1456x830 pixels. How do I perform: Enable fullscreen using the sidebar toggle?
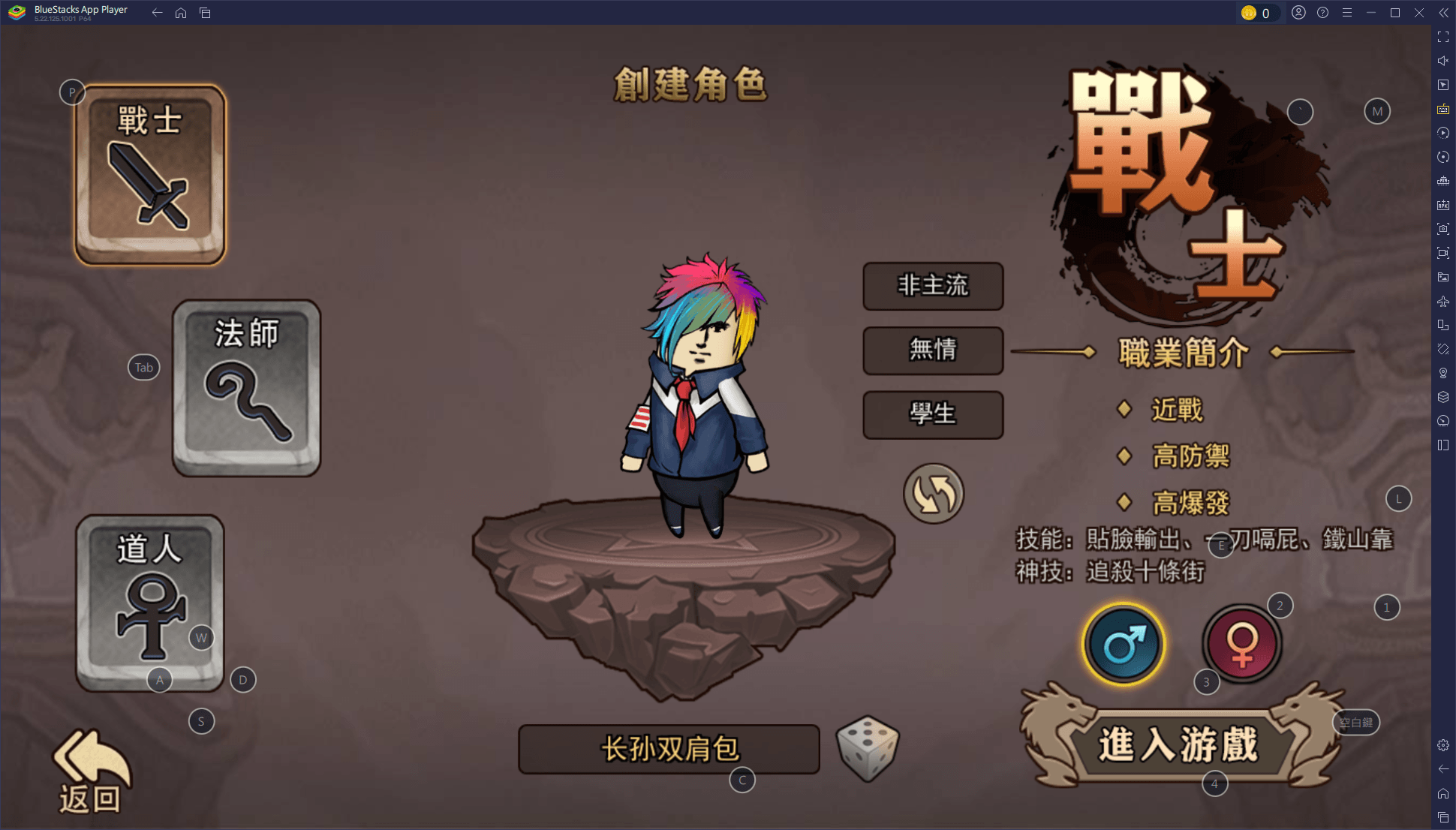click(x=1442, y=35)
